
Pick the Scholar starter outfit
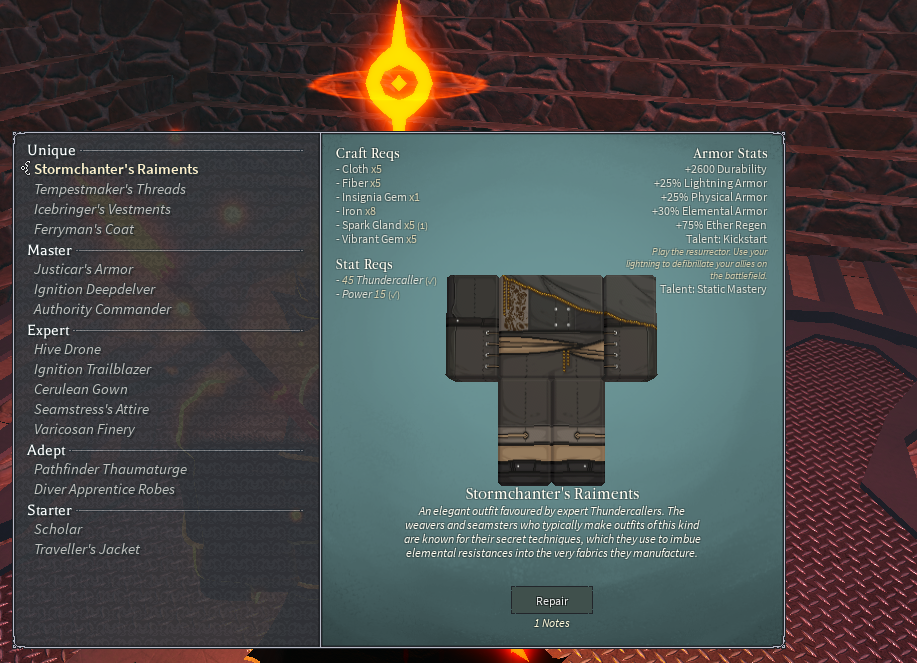(58, 529)
